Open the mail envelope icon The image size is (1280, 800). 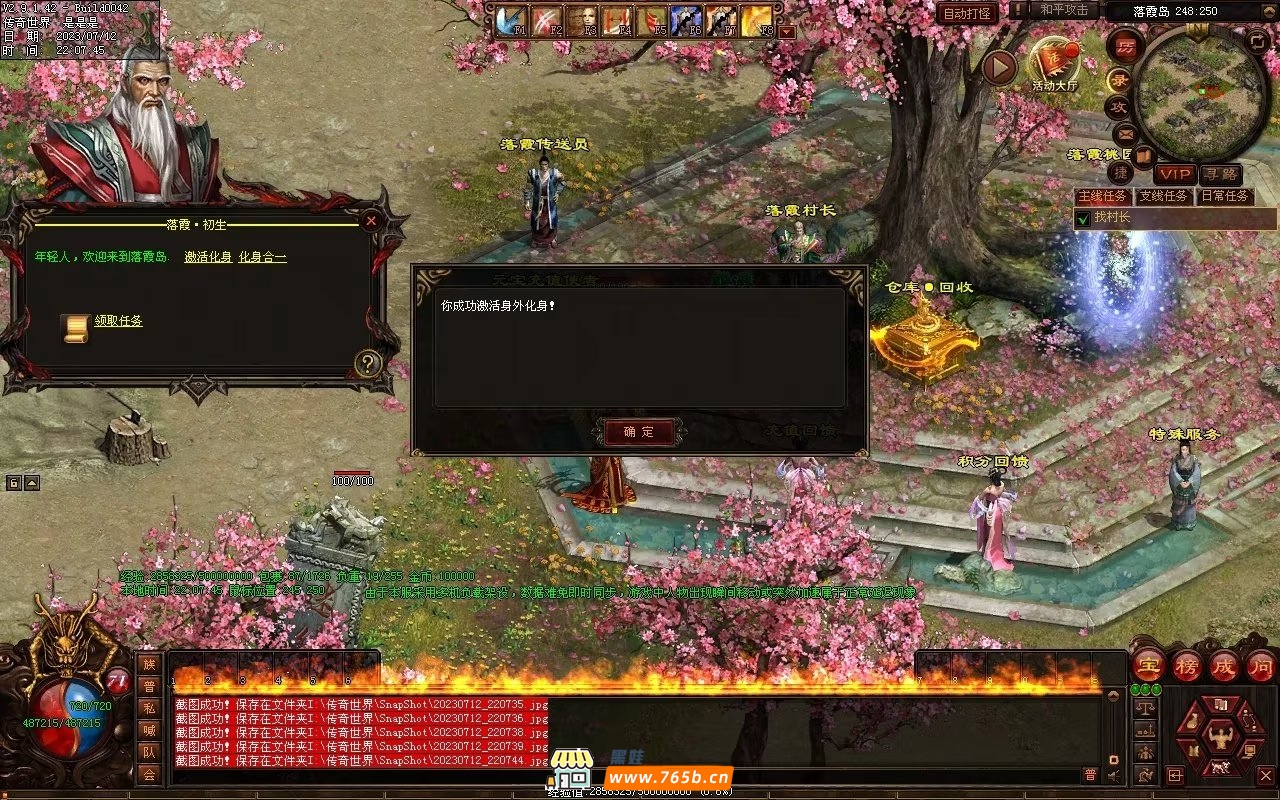click(x=1125, y=133)
